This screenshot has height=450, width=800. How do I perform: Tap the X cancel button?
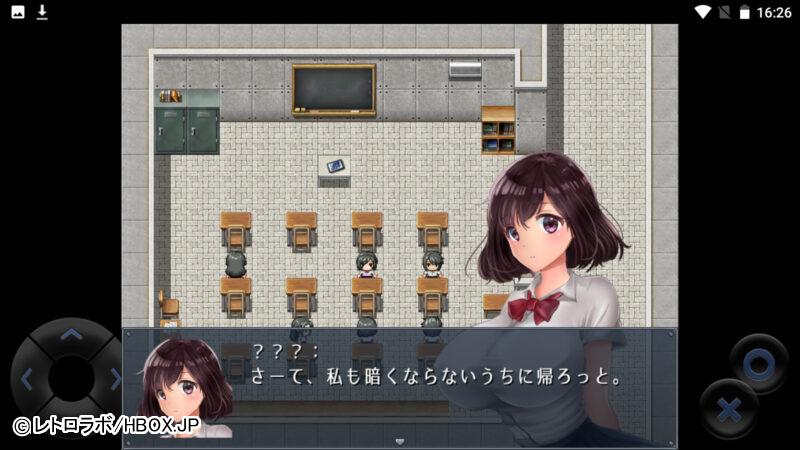[729, 409]
